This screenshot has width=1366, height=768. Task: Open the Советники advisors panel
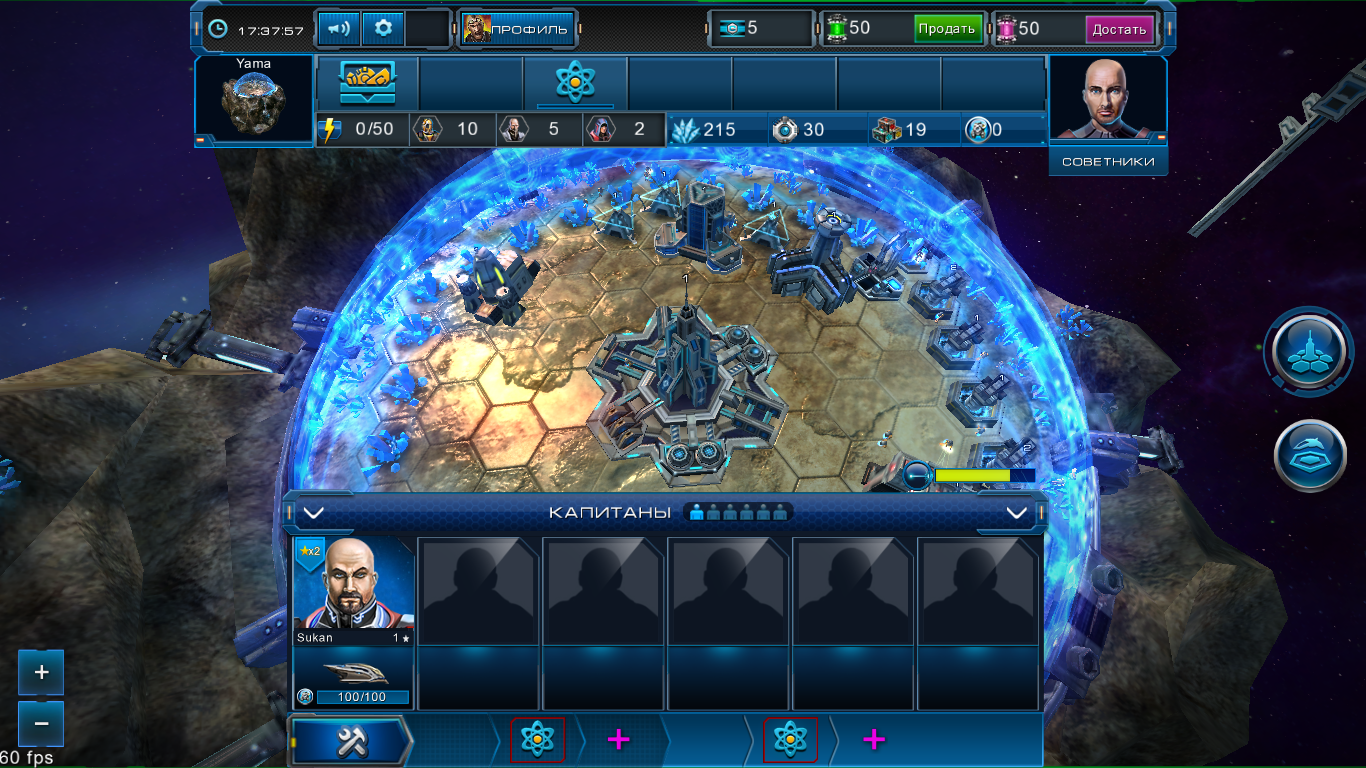pyautogui.click(x=1108, y=161)
